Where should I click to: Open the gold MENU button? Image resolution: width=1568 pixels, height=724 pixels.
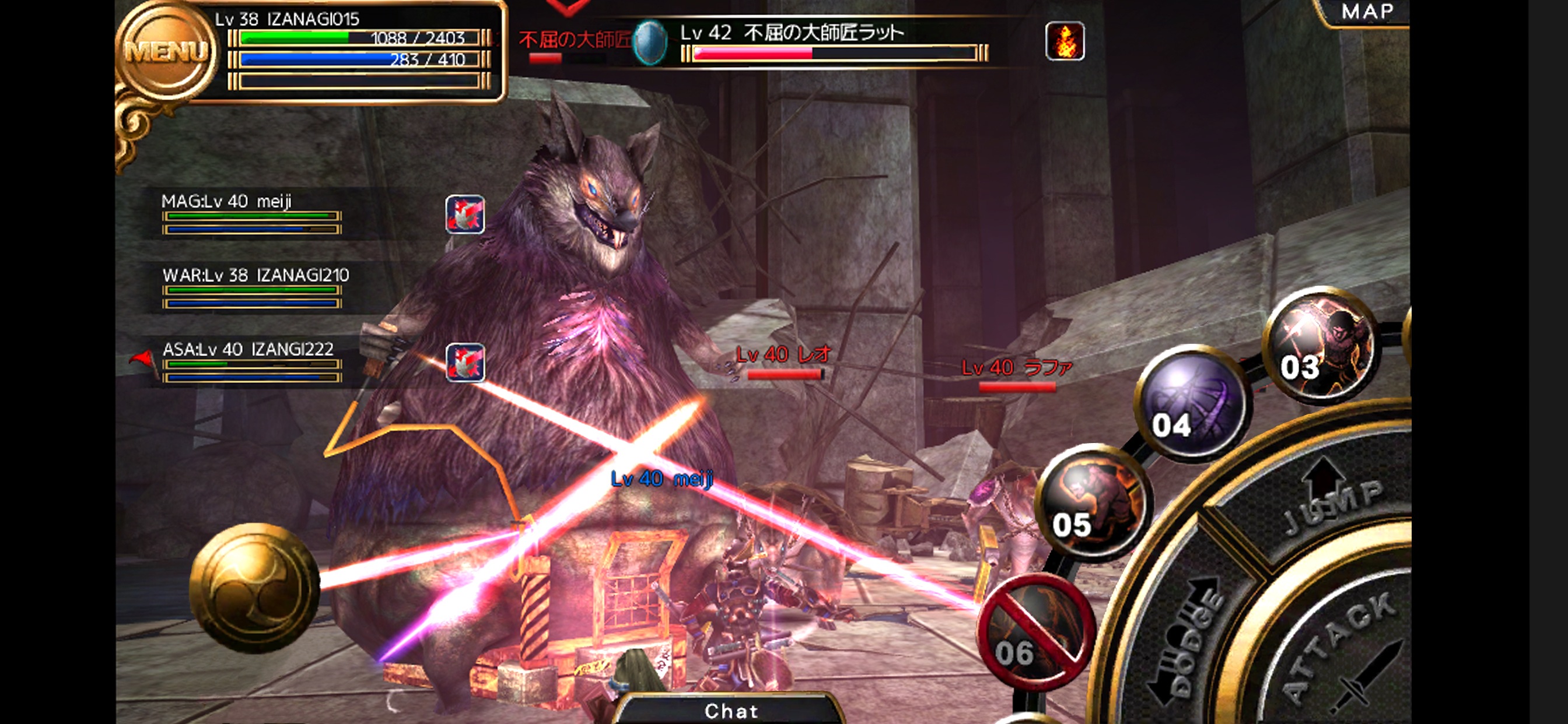[166, 52]
